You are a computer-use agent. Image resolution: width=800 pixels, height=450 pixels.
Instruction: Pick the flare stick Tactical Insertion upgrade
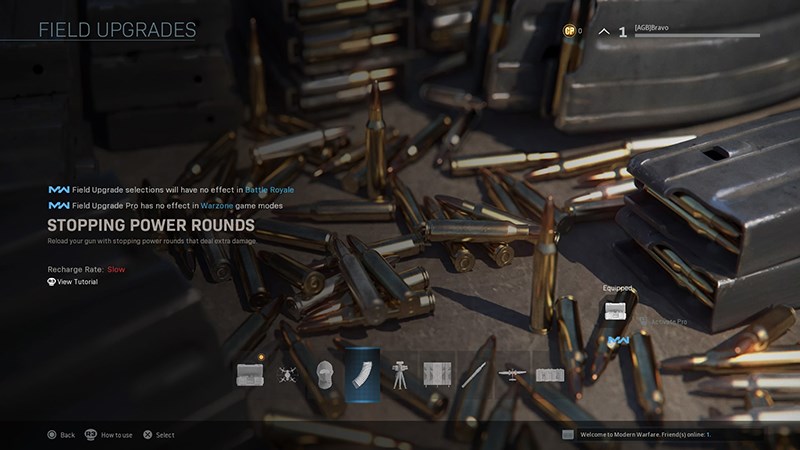click(x=475, y=375)
